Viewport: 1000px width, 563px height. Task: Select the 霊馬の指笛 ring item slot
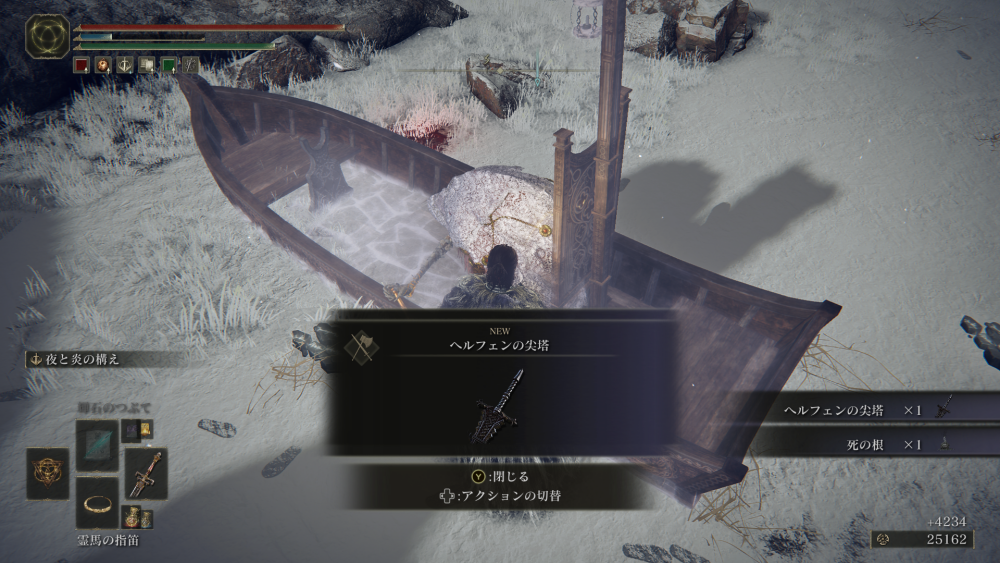[x=97, y=503]
